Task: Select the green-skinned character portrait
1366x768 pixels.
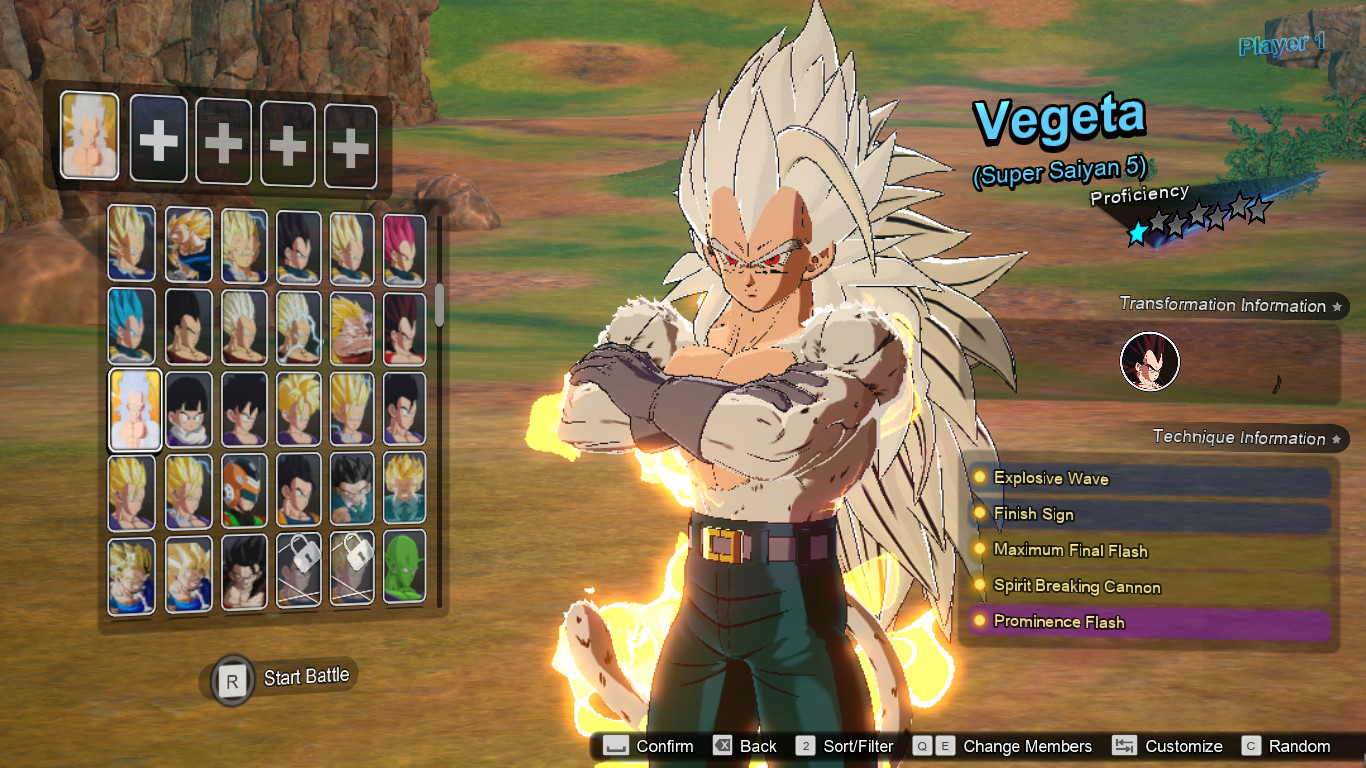Action: (404, 570)
